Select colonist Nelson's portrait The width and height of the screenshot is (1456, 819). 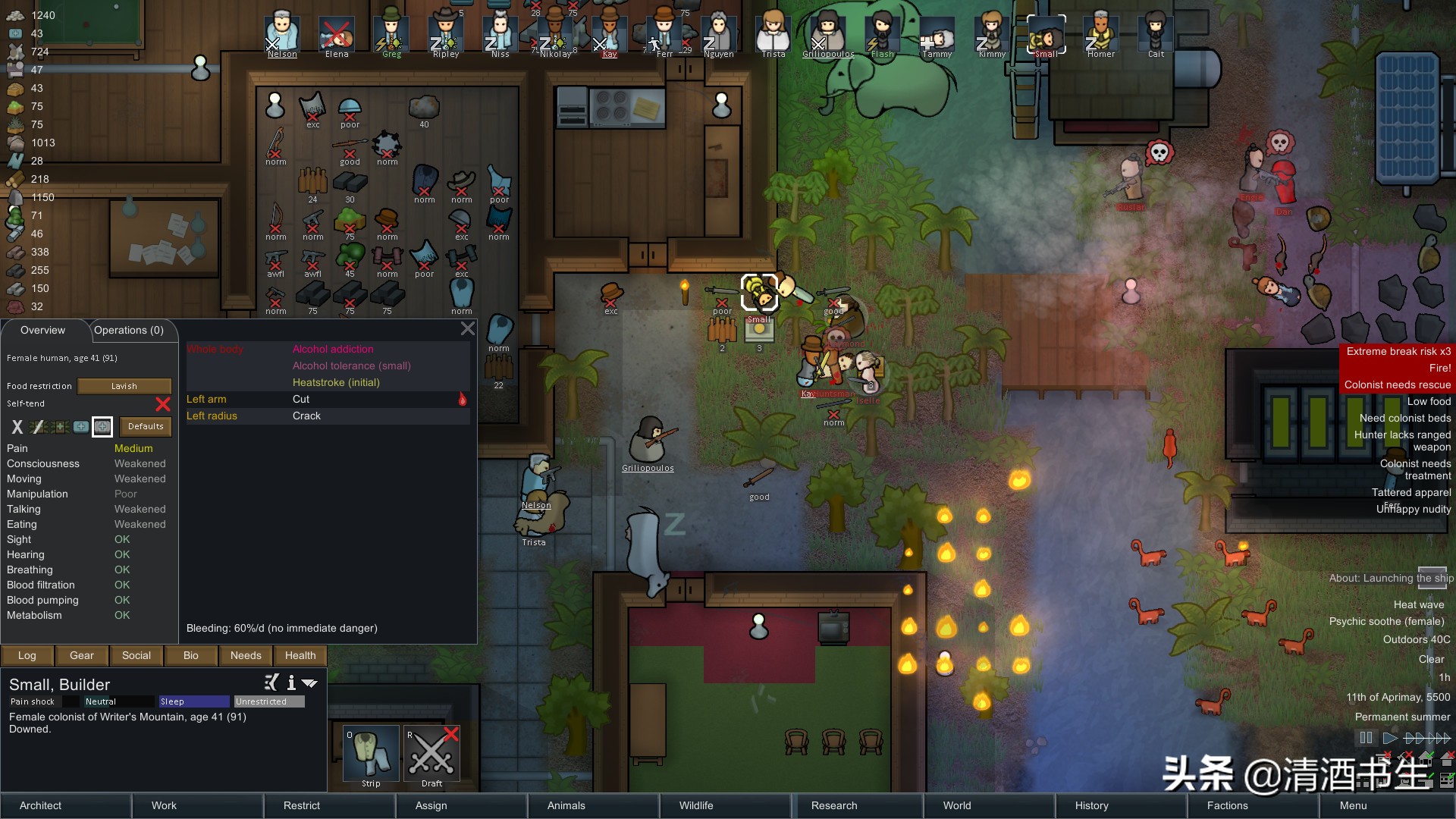282,35
